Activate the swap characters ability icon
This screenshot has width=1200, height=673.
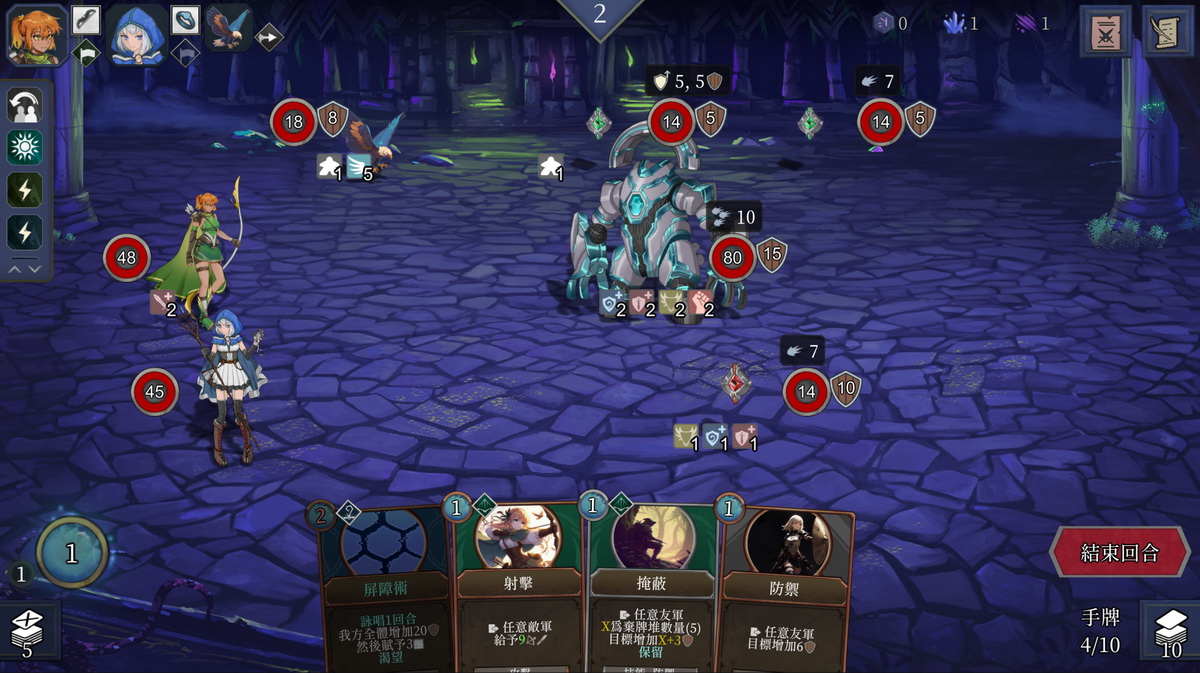[x=25, y=105]
